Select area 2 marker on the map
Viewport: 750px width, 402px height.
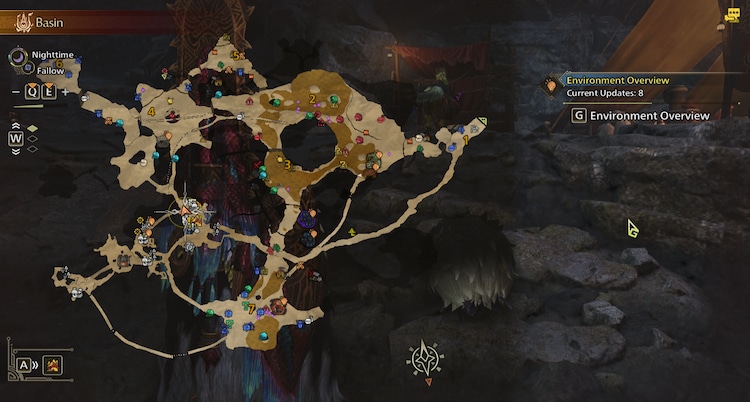(312, 98)
